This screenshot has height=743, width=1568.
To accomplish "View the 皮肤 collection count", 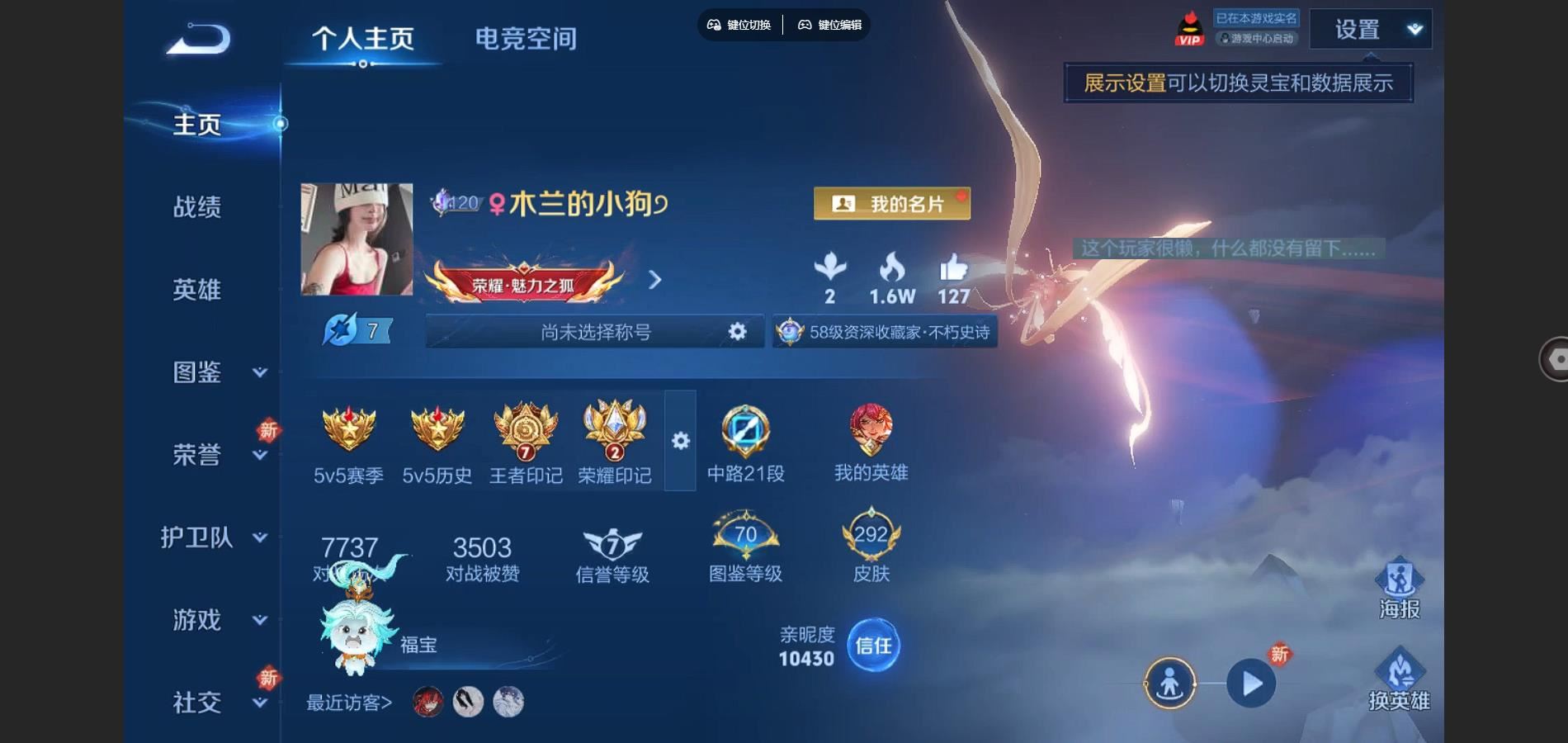I will (x=871, y=548).
